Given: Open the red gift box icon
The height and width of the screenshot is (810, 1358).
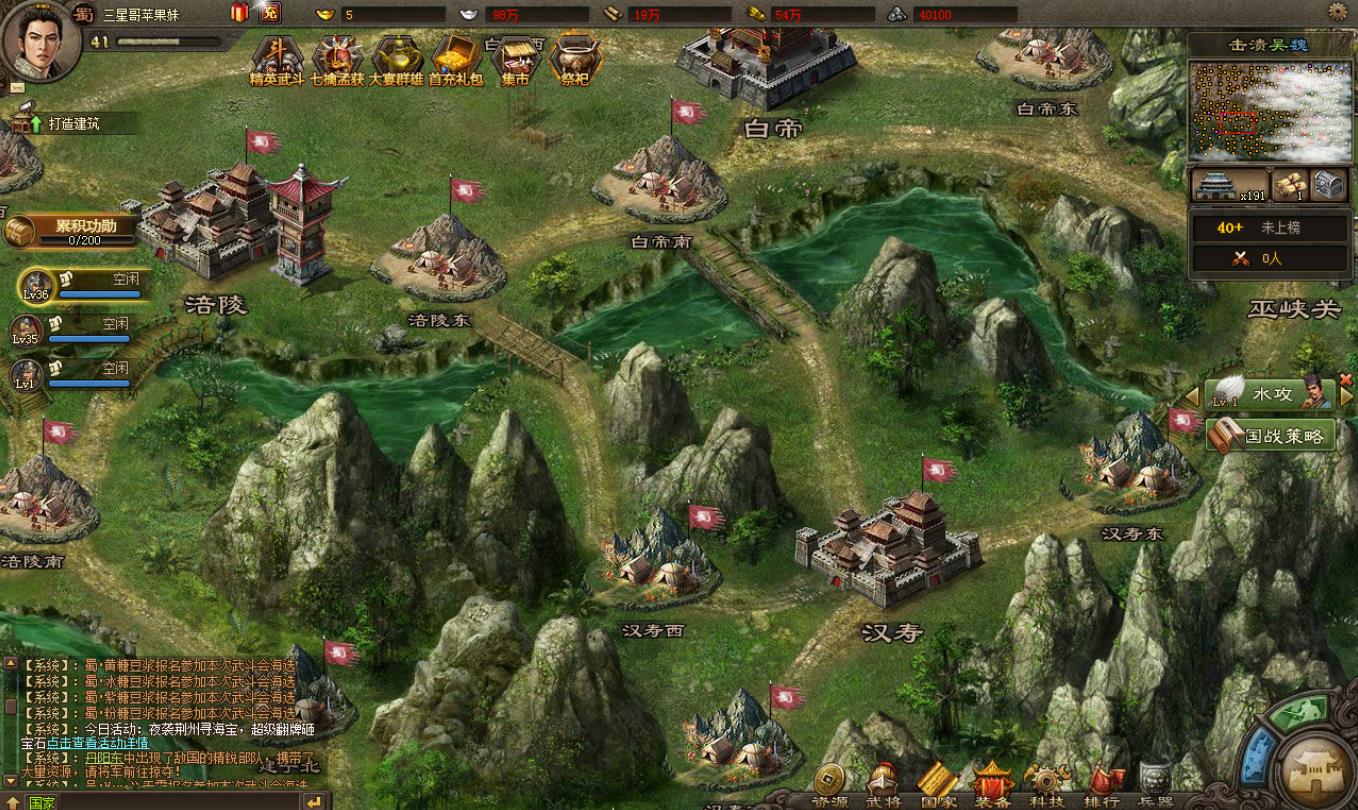Looking at the screenshot, I should tap(240, 12).
